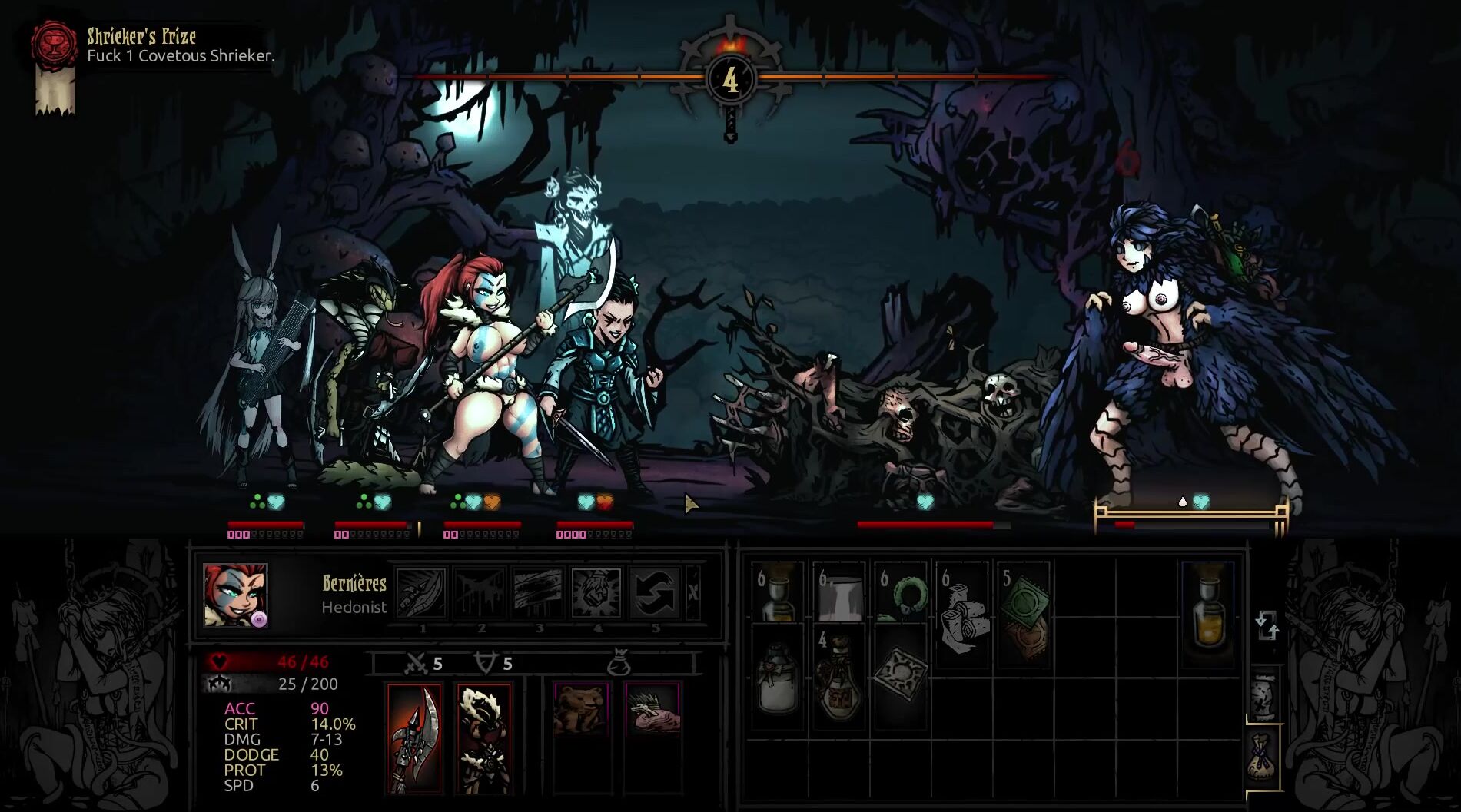Select the grey sun-emblem packet
This screenshot has width=1461, height=812.
(x=901, y=674)
